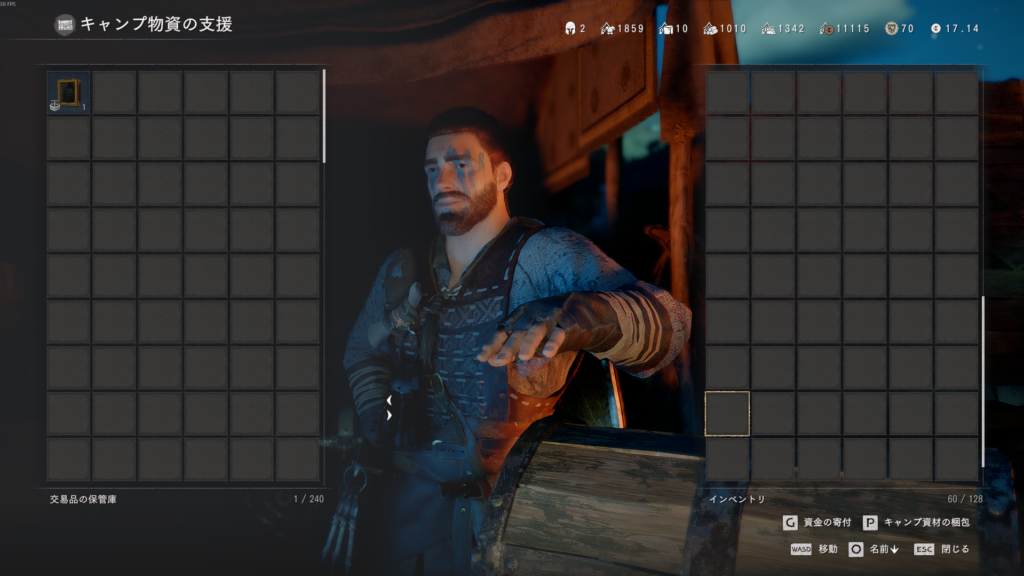Click the inventory panel scrollbar
Viewport: 1024px width, 576px height.
983,380
